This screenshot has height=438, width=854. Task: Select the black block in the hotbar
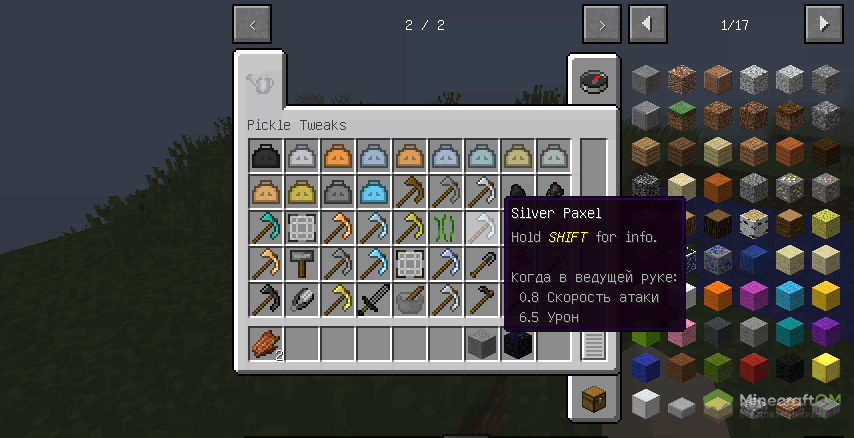click(x=518, y=344)
